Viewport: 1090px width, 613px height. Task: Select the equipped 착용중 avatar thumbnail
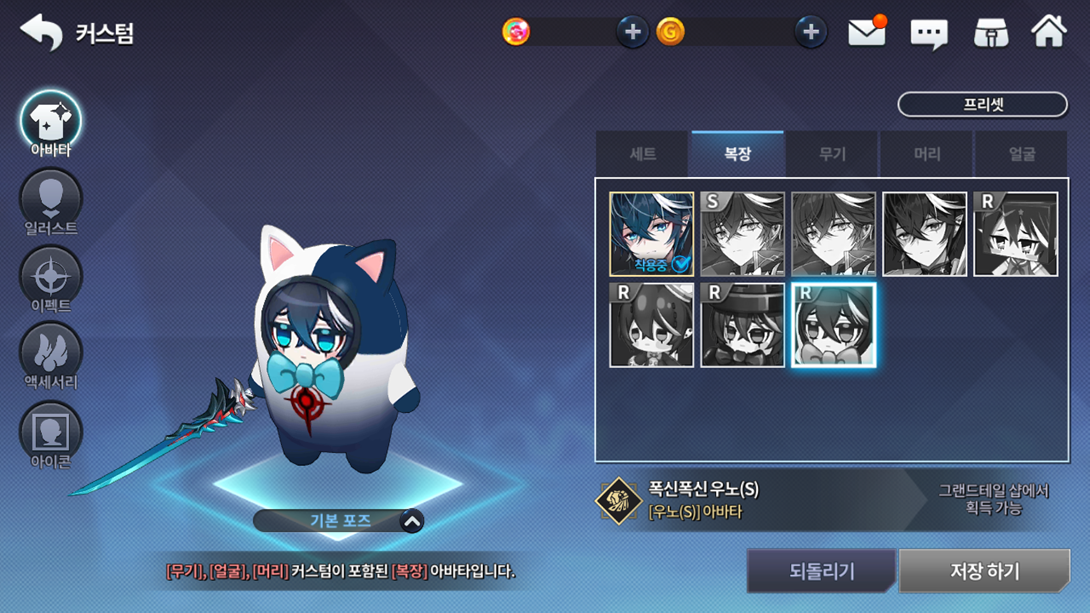[x=651, y=234]
